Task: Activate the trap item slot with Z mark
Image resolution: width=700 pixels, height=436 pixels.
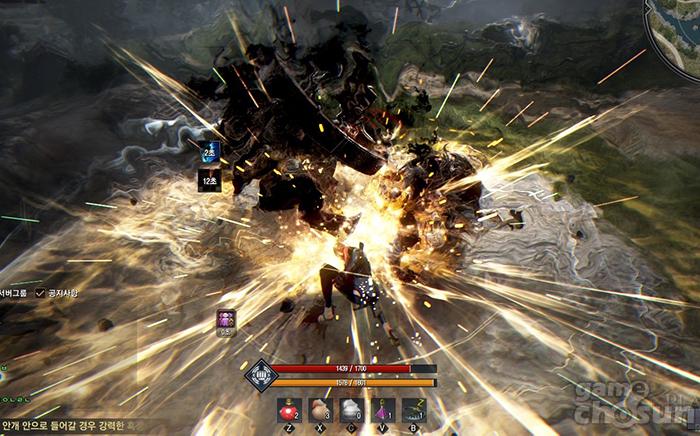Action: pos(414,410)
